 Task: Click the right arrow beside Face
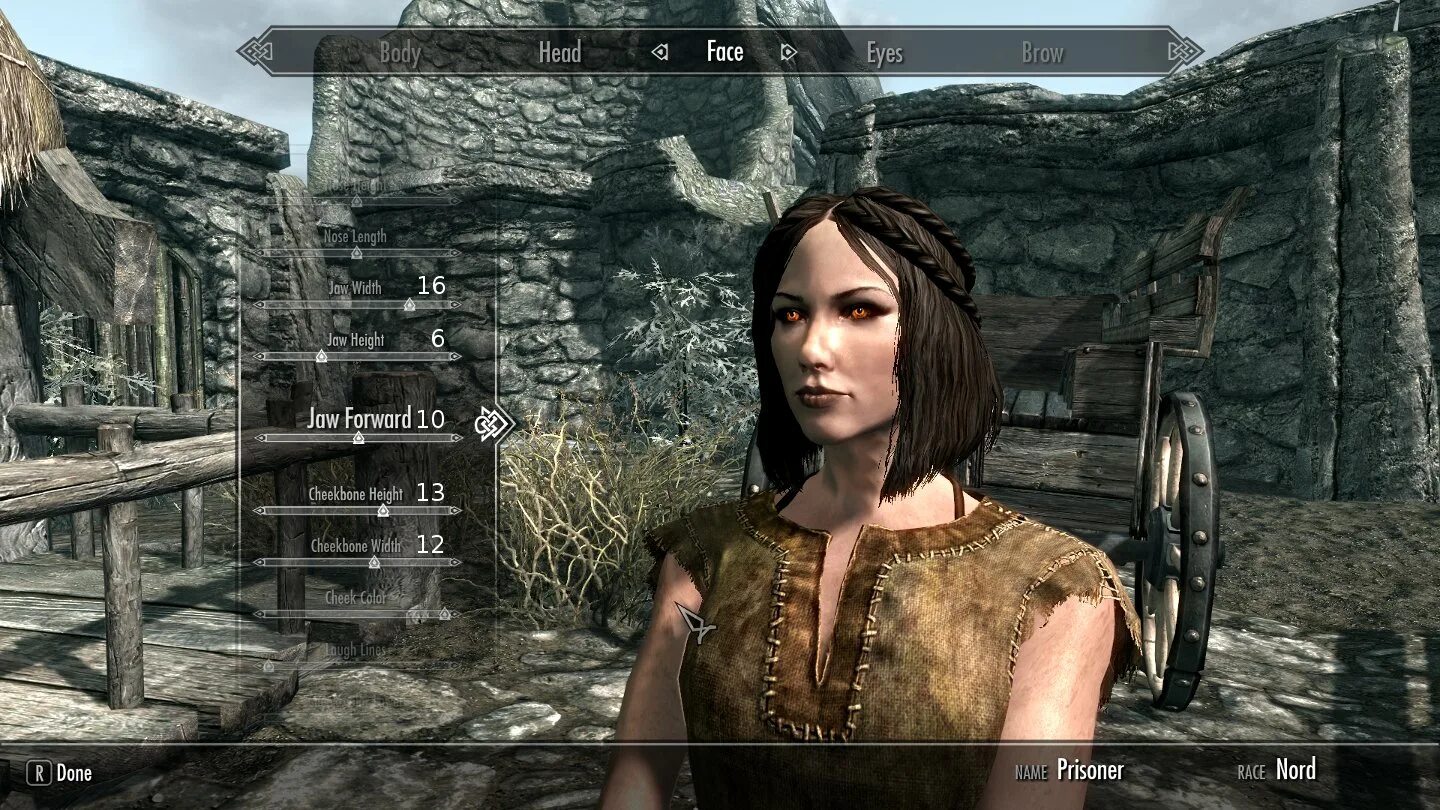click(x=788, y=53)
